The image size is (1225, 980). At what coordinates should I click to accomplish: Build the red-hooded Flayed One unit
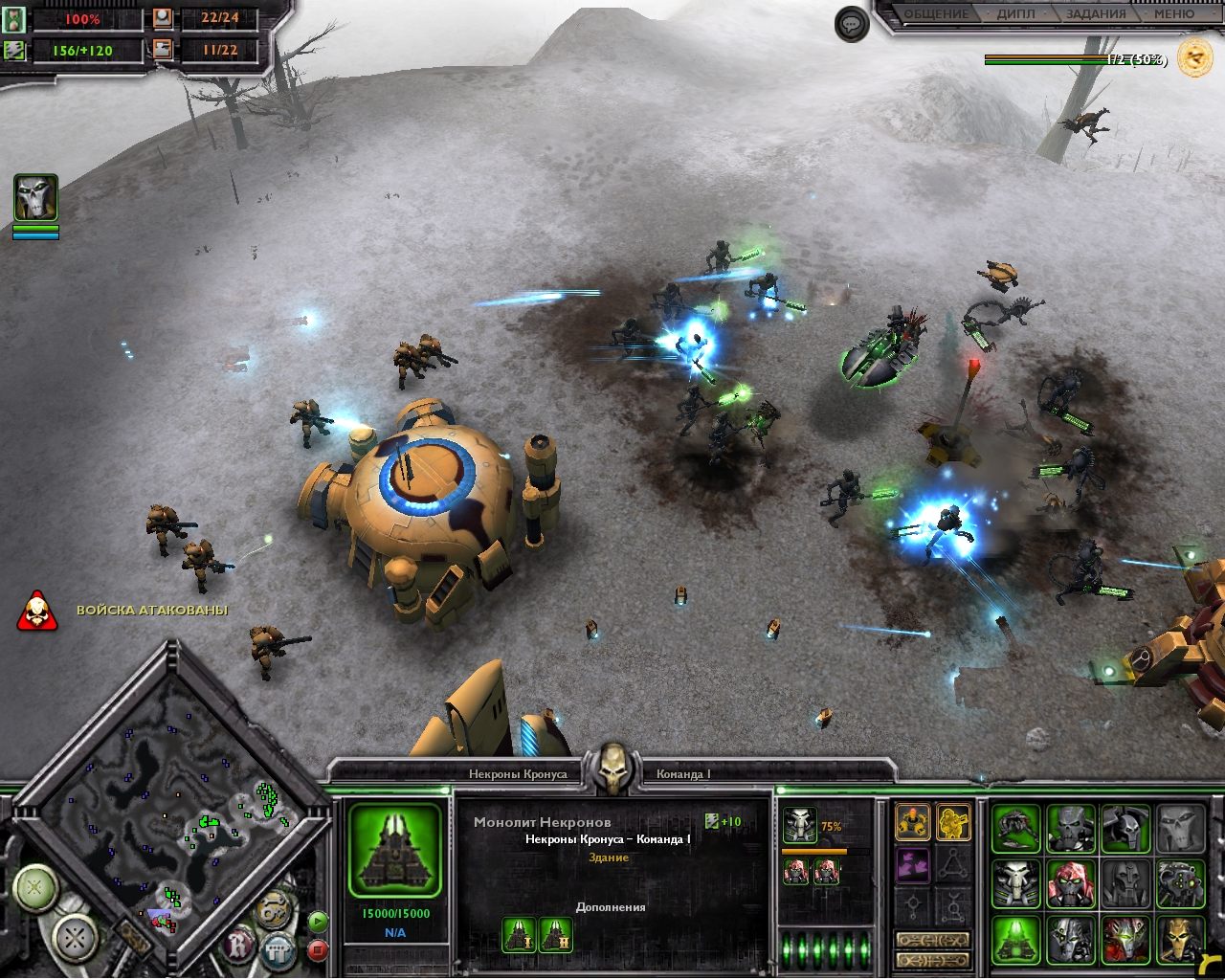click(x=1070, y=882)
